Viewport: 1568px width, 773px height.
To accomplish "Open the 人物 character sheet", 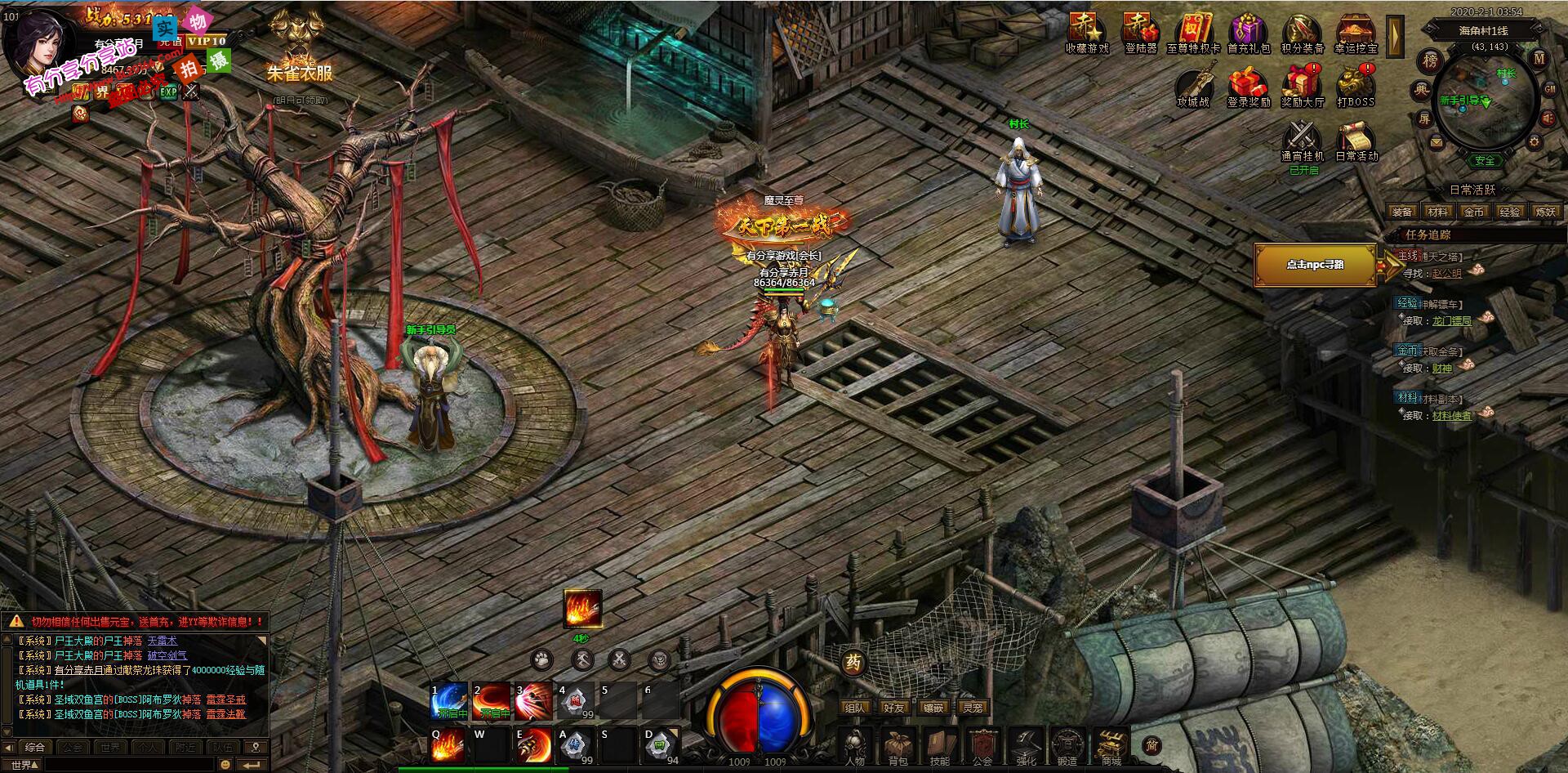I will 855,745.
